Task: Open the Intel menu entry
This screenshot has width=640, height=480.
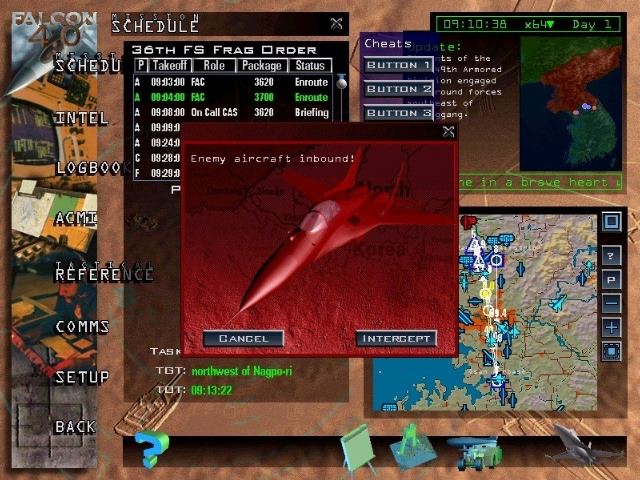Action: click(82, 118)
